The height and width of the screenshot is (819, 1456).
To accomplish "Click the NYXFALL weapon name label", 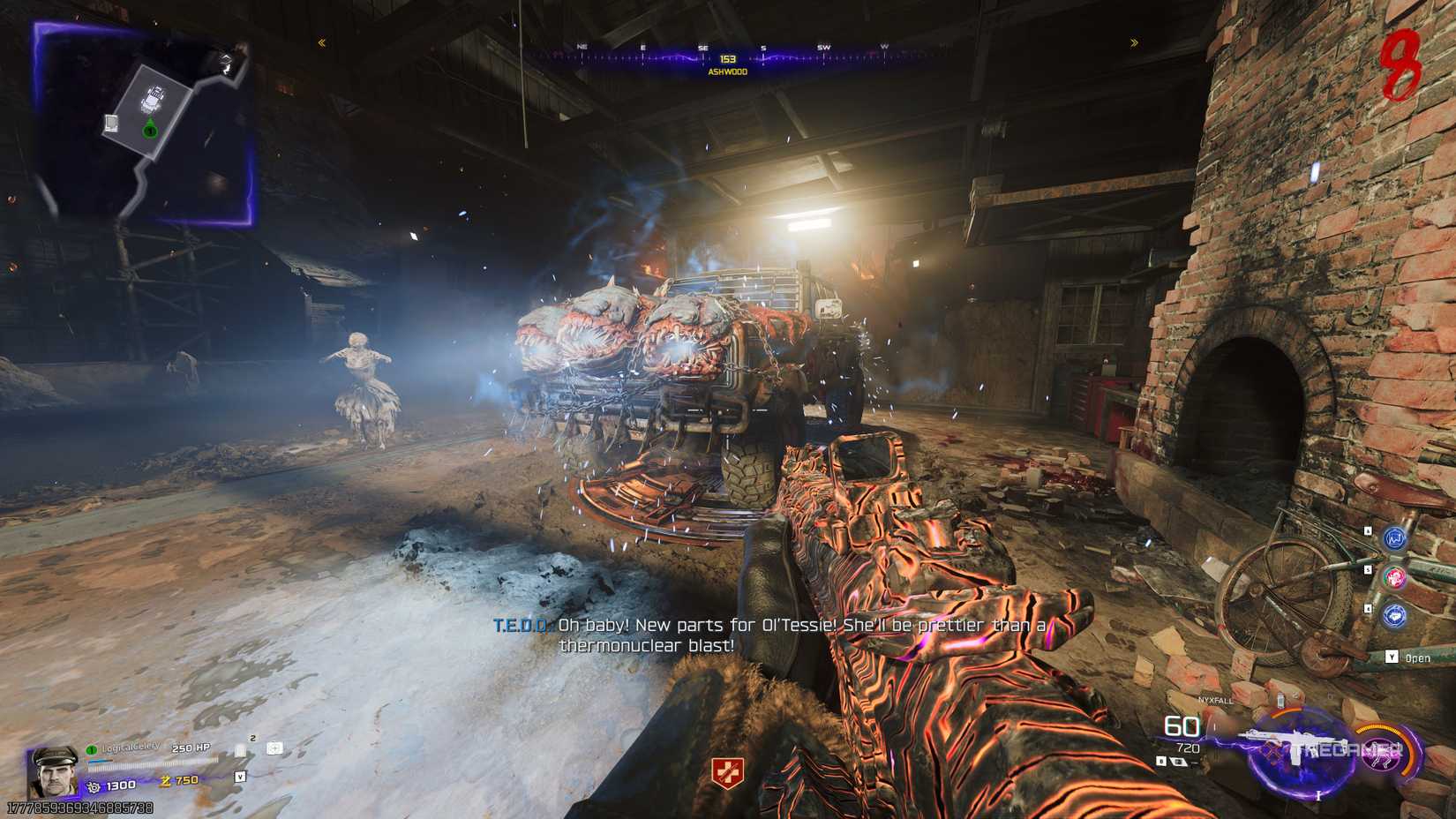I will click(1216, 701).
